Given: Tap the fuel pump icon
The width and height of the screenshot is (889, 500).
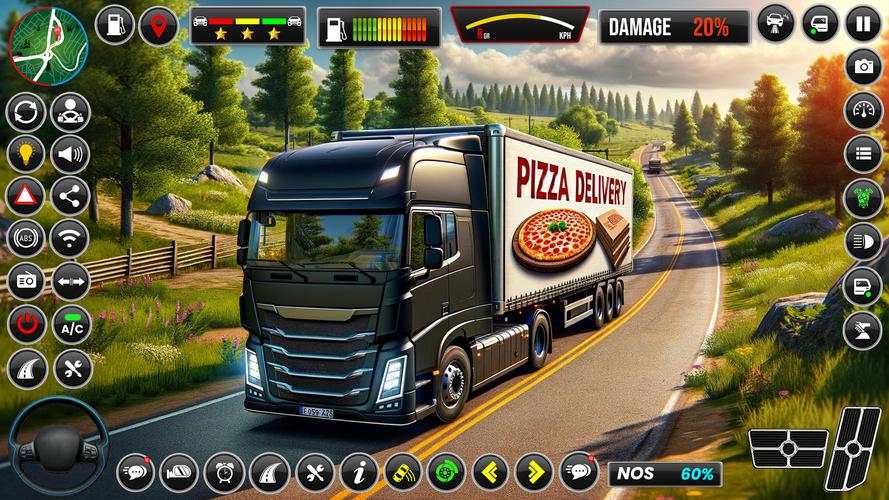Looking at the screenshot, I should click(x=114, y=25).
